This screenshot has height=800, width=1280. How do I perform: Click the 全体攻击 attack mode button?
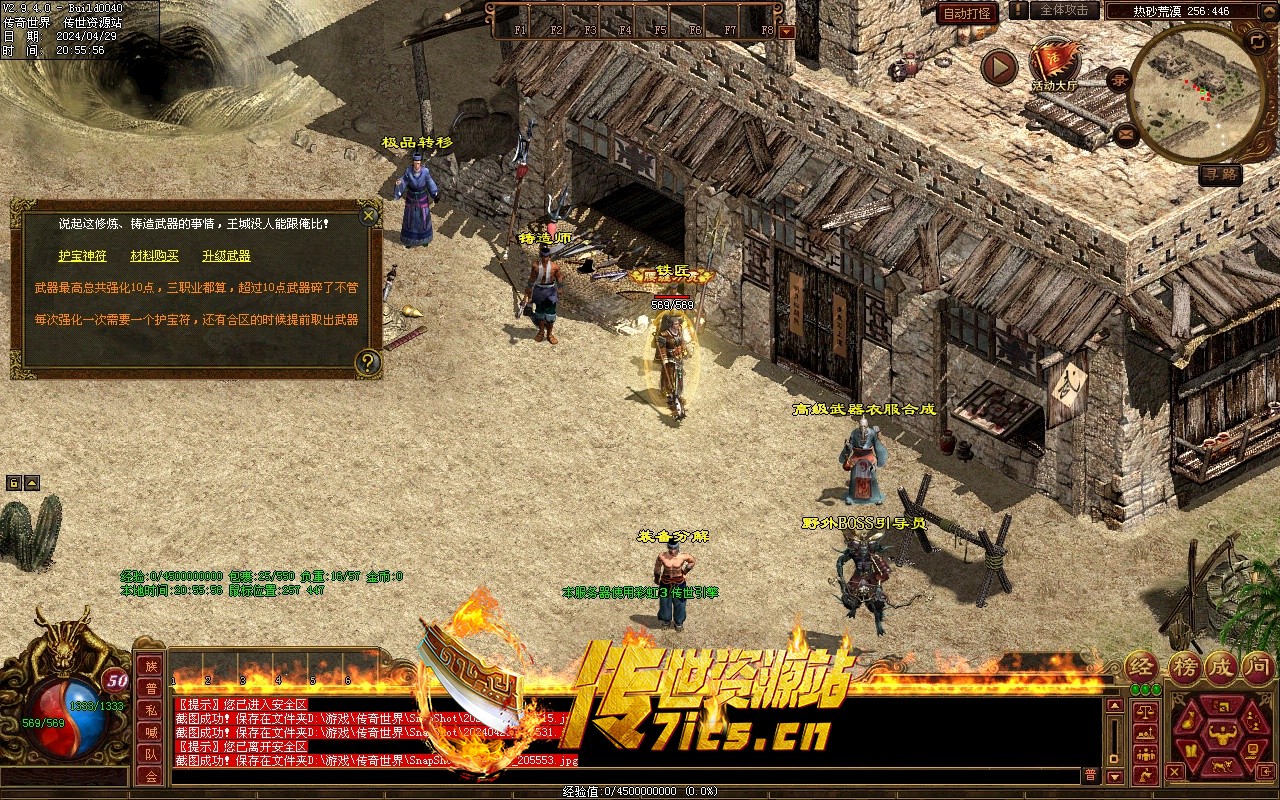click(1064, 10)
